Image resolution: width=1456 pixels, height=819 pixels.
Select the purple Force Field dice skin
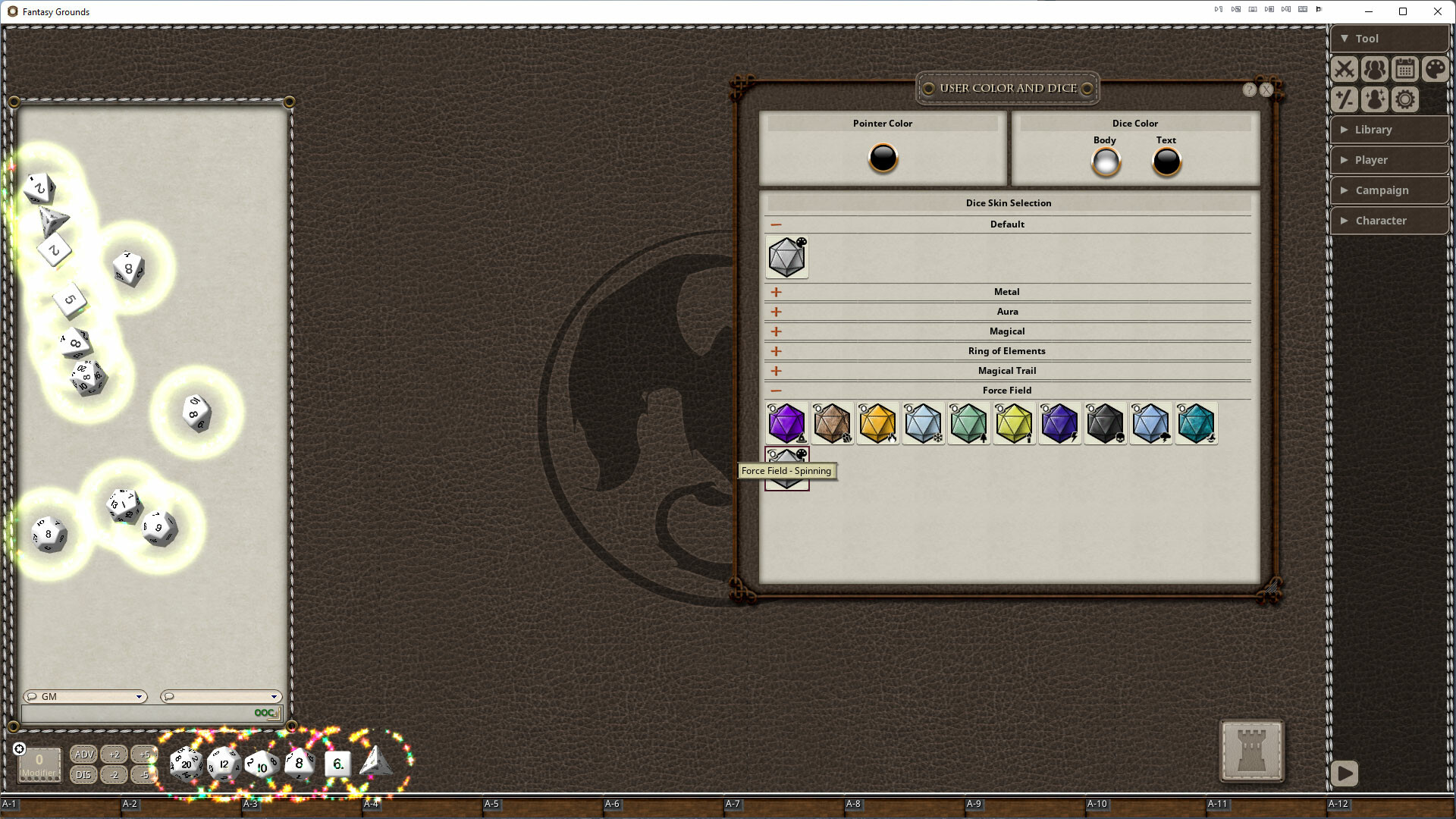coord(786,423)
